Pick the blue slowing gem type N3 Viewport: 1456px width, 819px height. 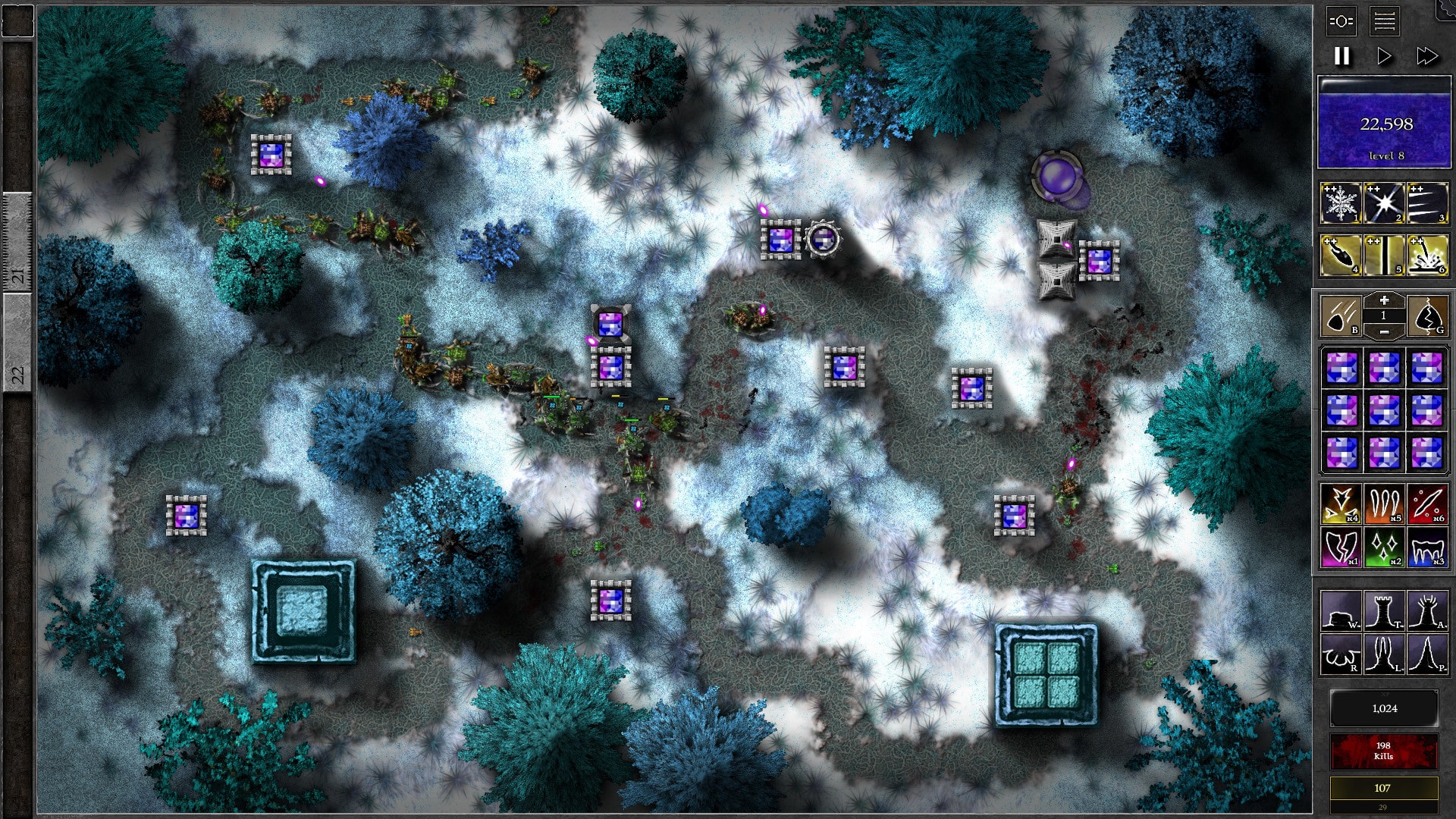(x=1429, y=546)
